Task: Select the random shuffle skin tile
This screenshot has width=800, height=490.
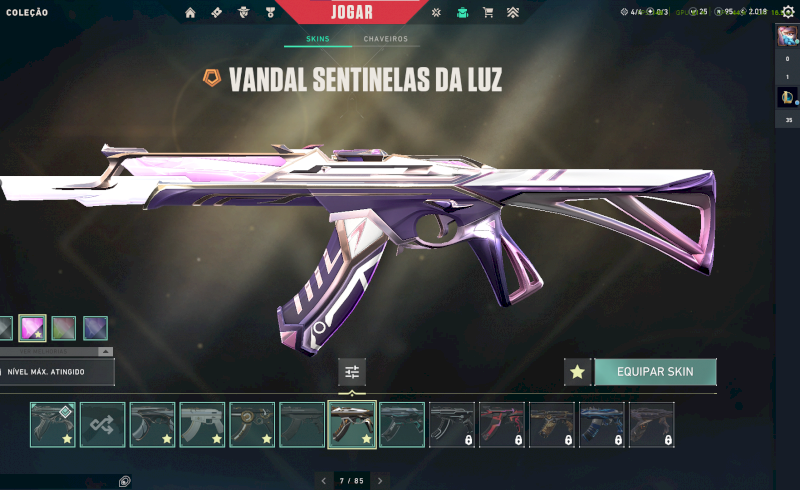Action: click(102, 424)
